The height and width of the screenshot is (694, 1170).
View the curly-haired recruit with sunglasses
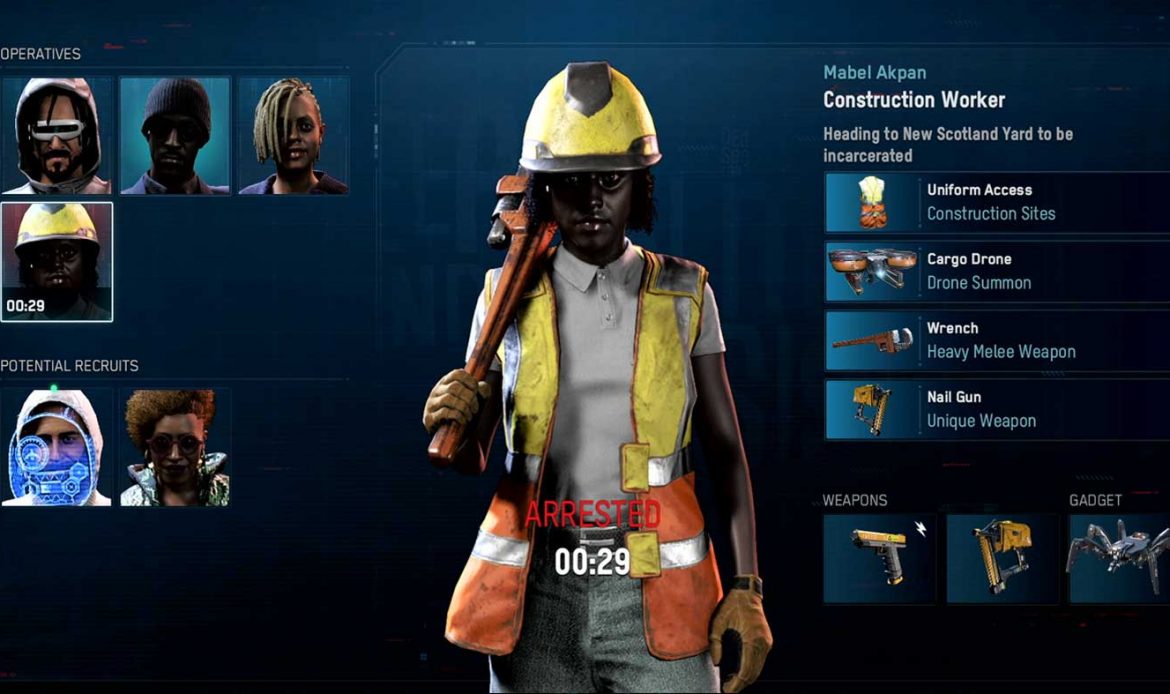175,447
